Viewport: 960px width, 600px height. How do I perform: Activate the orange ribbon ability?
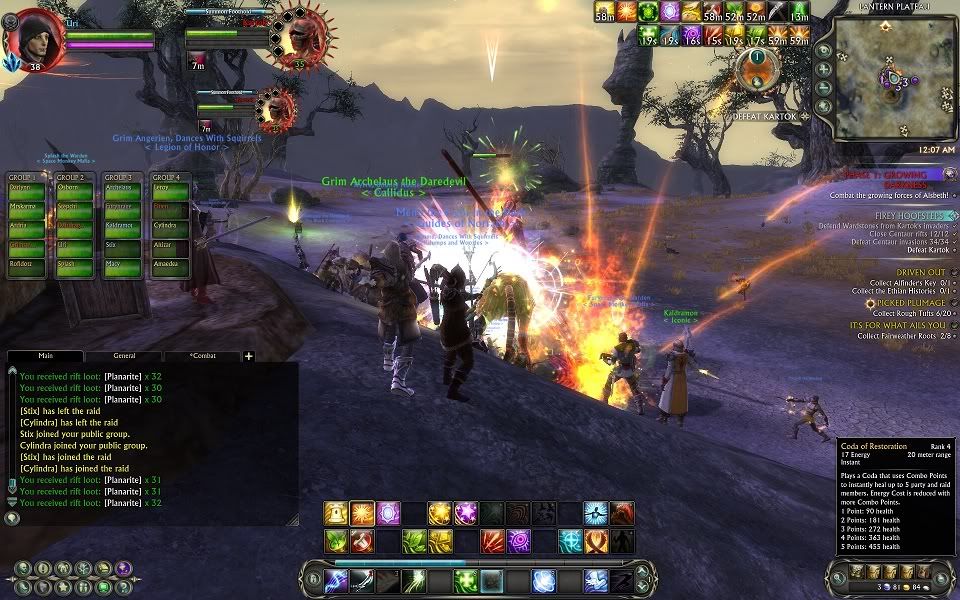[596, 542]
